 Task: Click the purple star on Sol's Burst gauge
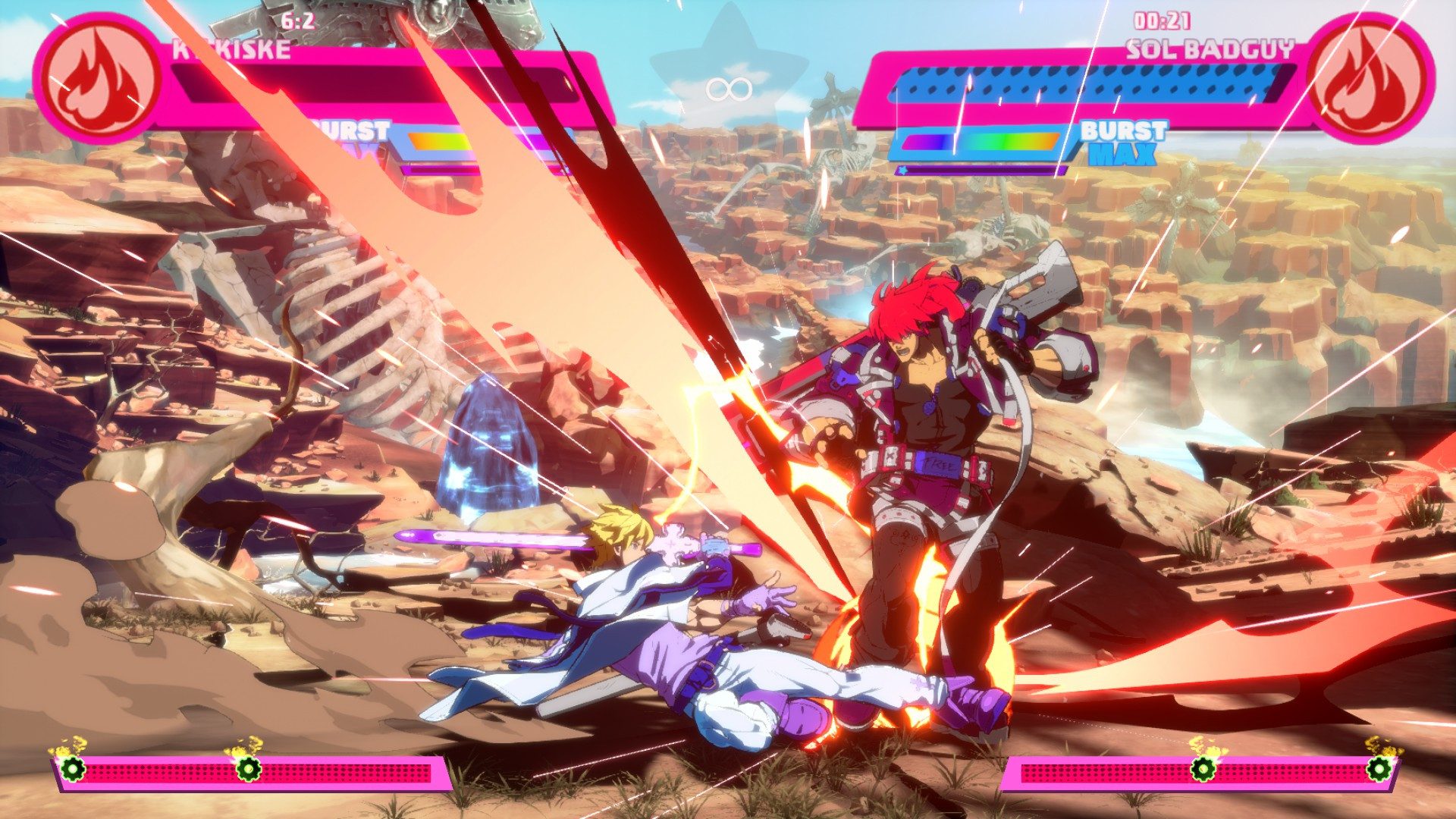click(902, 171)
